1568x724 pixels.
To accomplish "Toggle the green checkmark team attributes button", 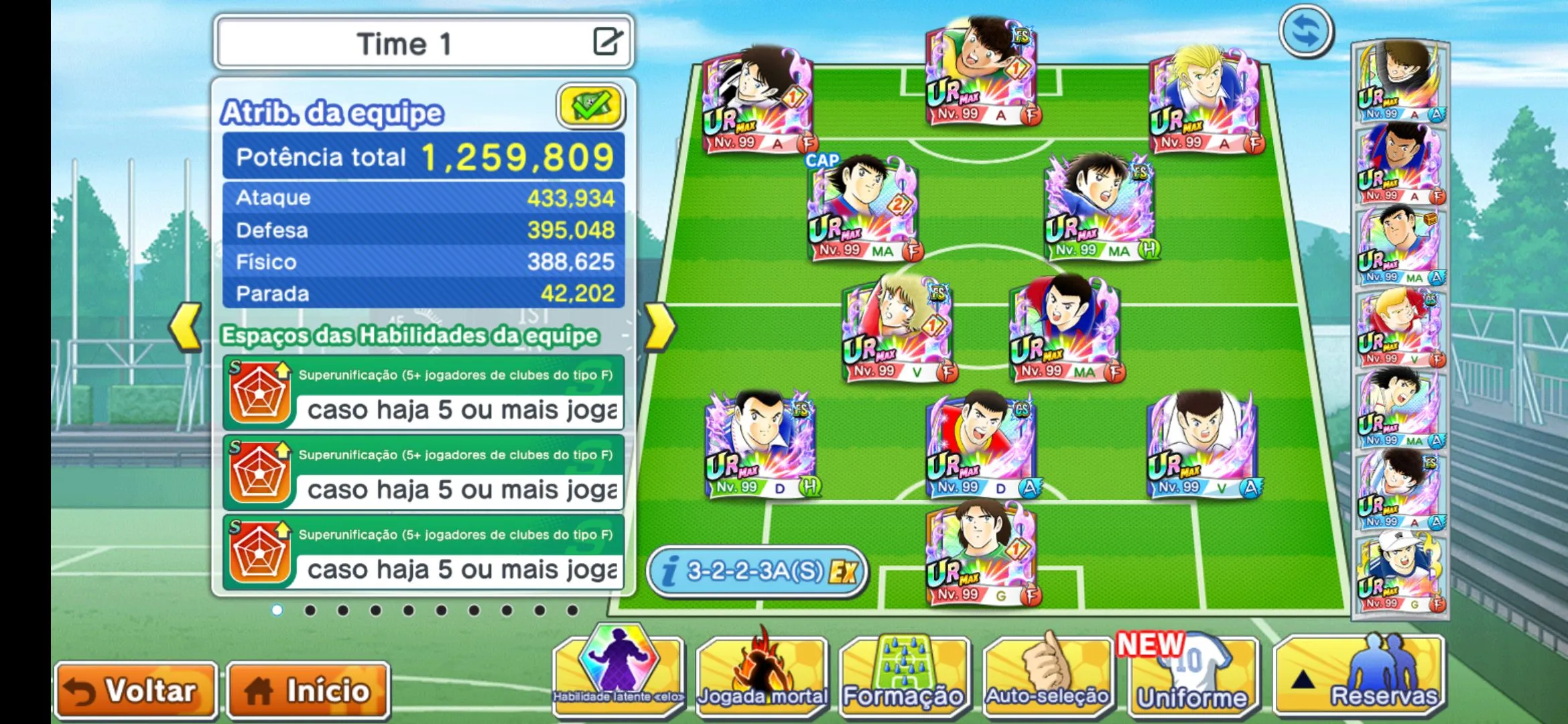I will point(590,107).
